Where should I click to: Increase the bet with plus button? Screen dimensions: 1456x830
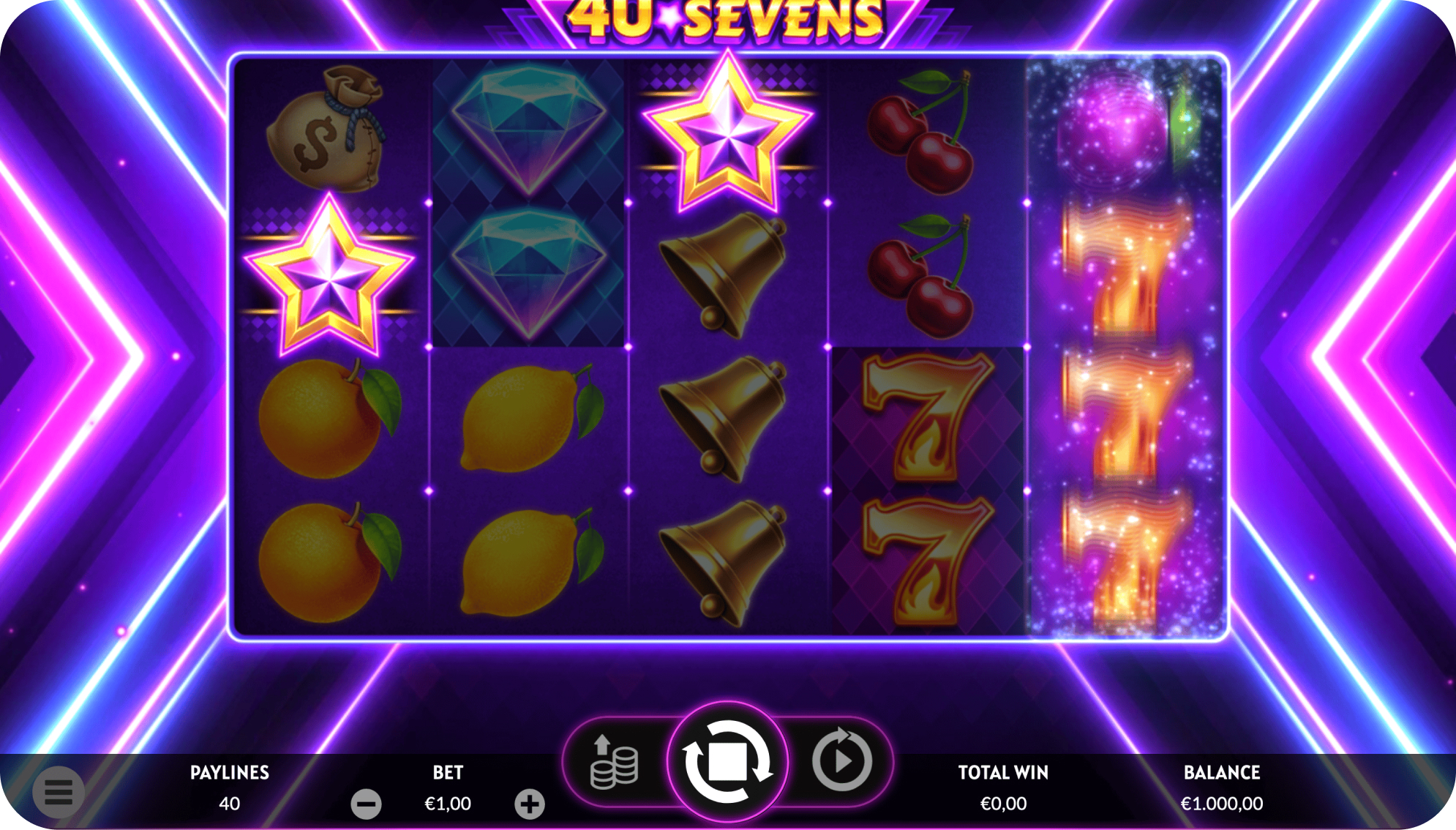(530, 803)
